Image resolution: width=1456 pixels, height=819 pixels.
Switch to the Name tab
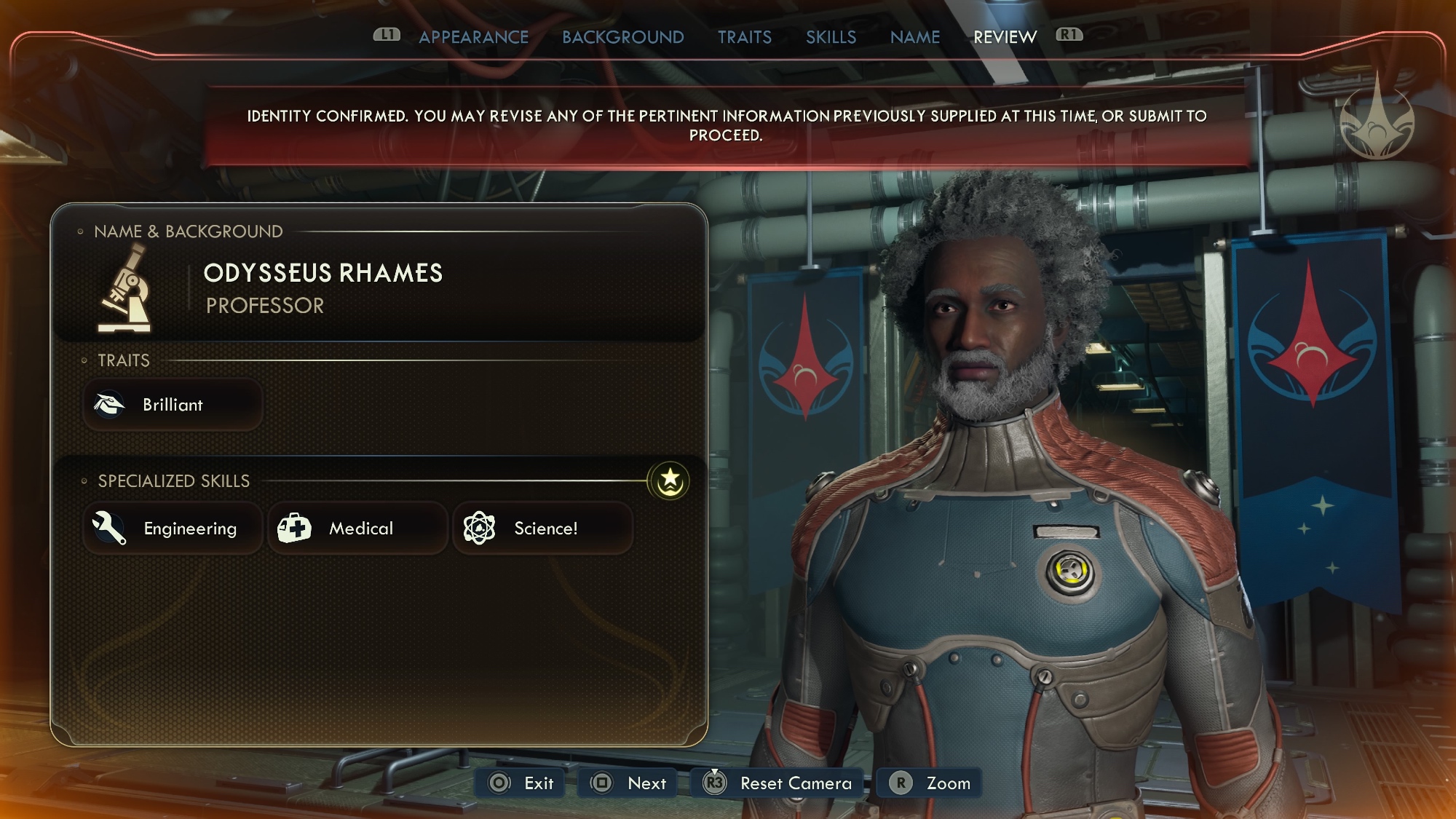914,37
